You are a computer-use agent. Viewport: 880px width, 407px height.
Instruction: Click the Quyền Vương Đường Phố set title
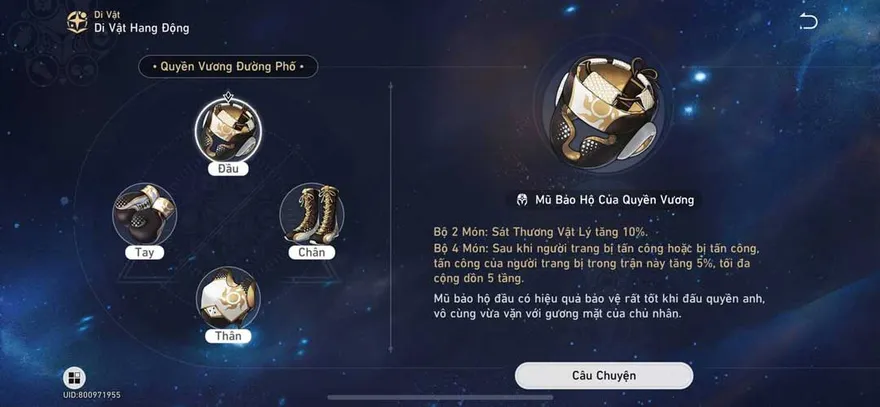point(228,67)
